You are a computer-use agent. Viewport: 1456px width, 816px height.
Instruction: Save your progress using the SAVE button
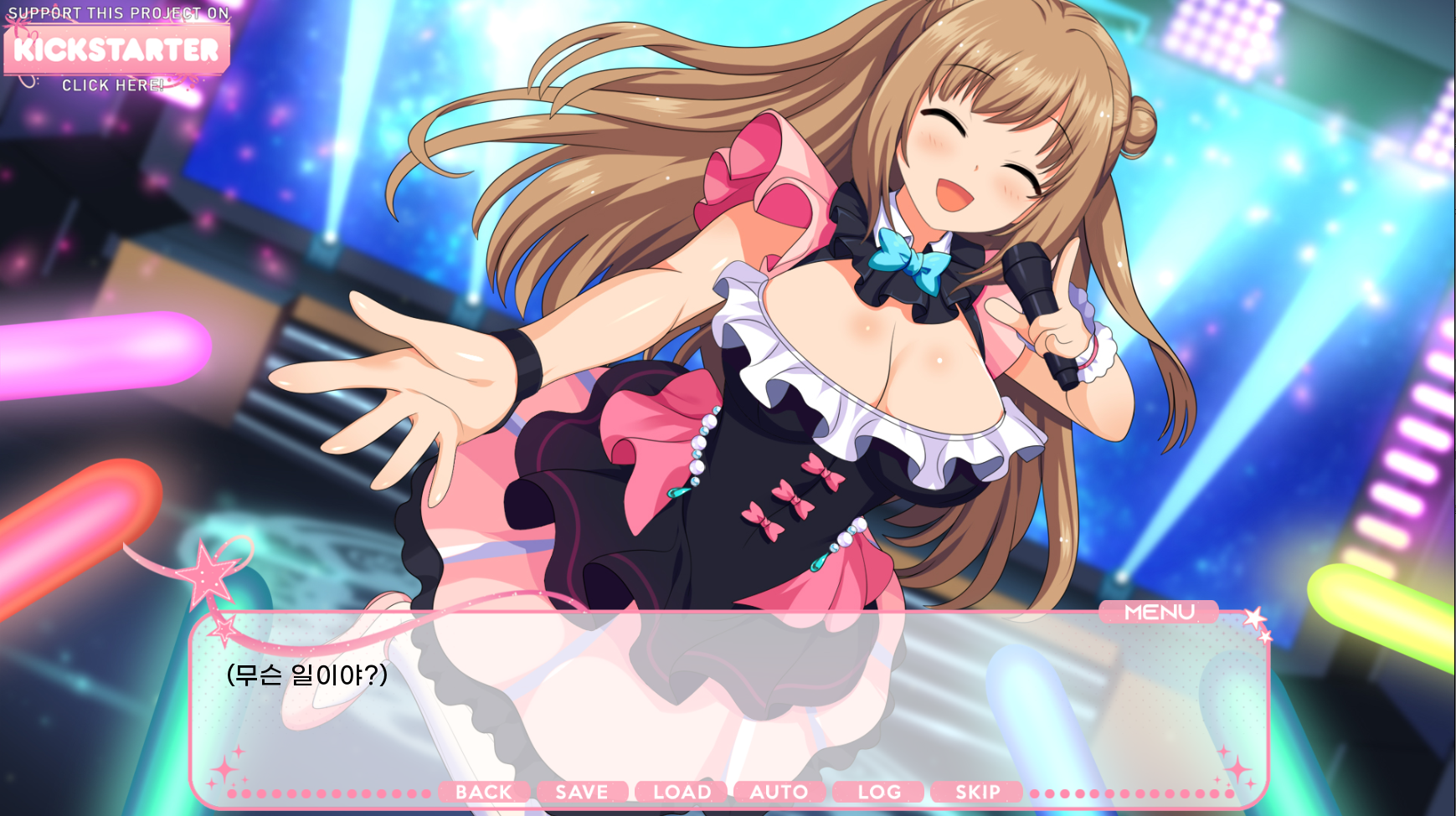583,792
